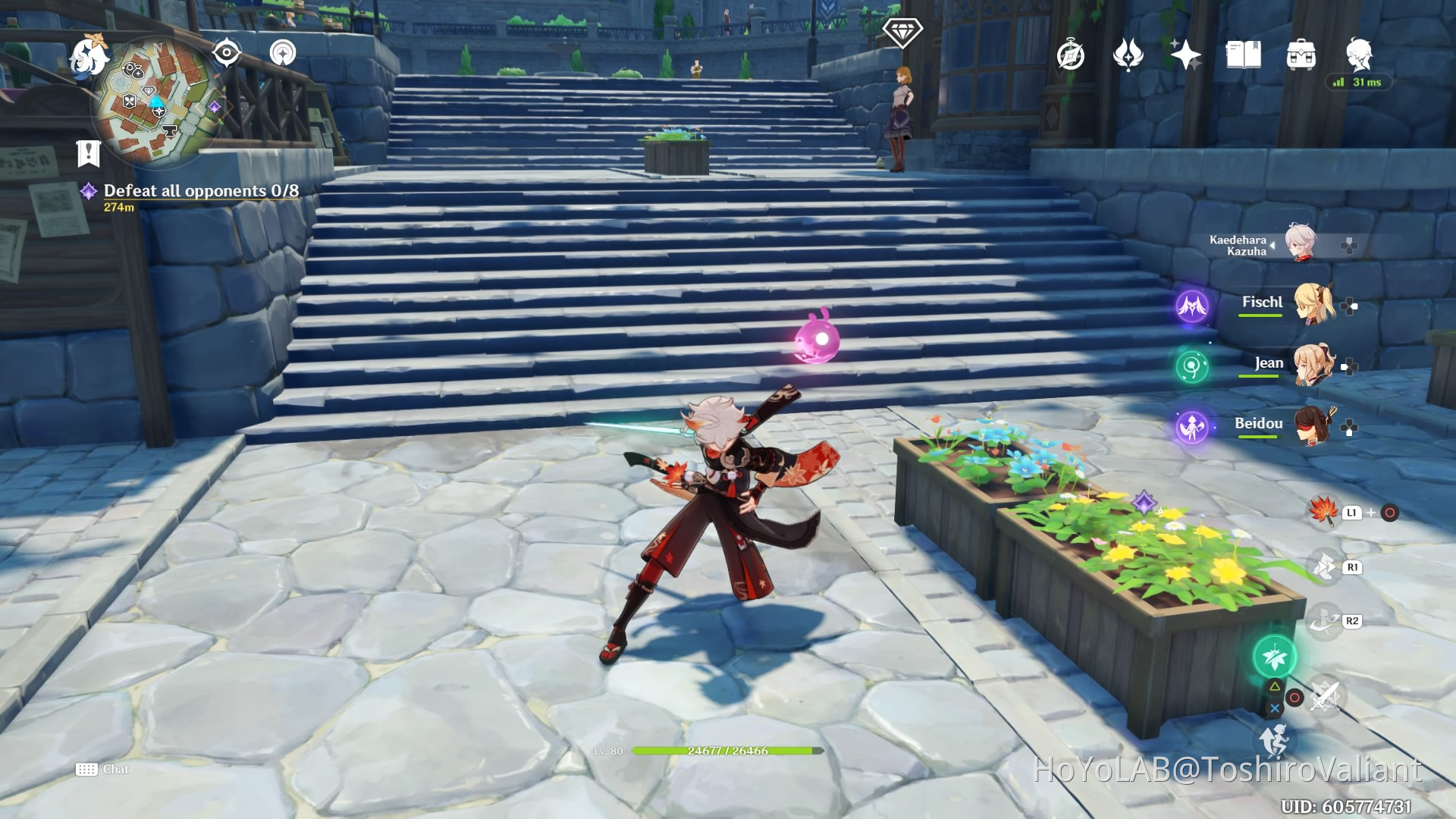Open the Events wings icon
This screenshot has height=819, width=1456.
[1129, 55]
